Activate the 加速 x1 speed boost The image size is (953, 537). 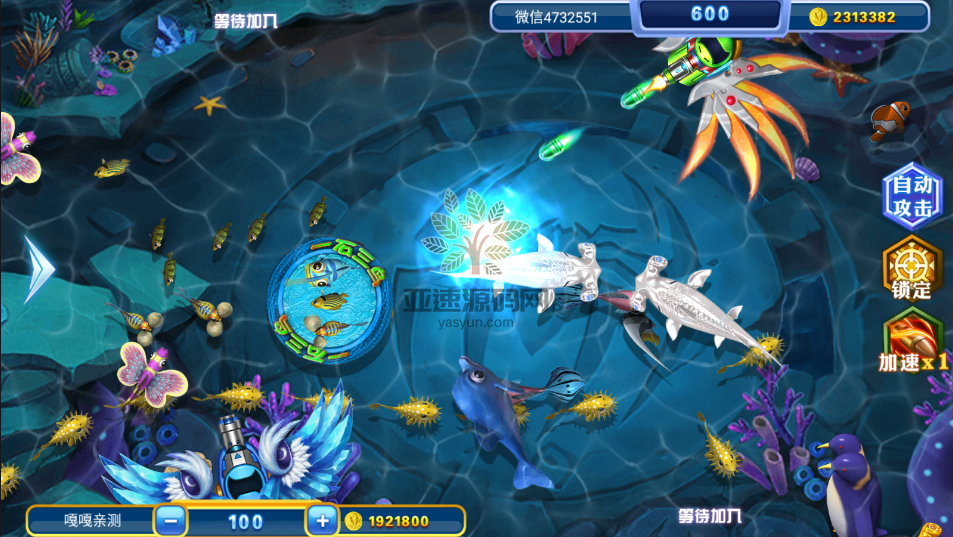[911, 341]
